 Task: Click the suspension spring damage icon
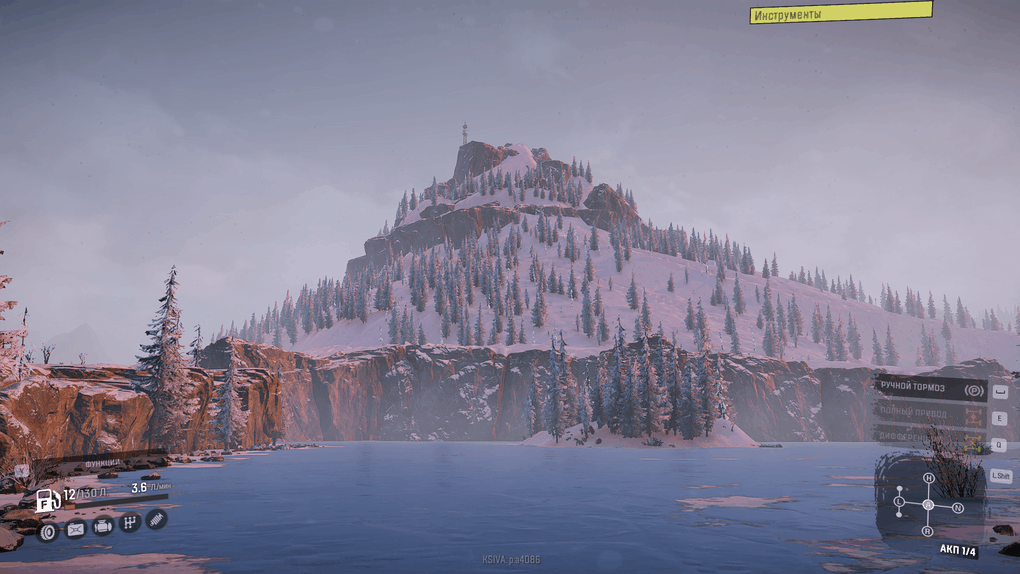(156, 518)
